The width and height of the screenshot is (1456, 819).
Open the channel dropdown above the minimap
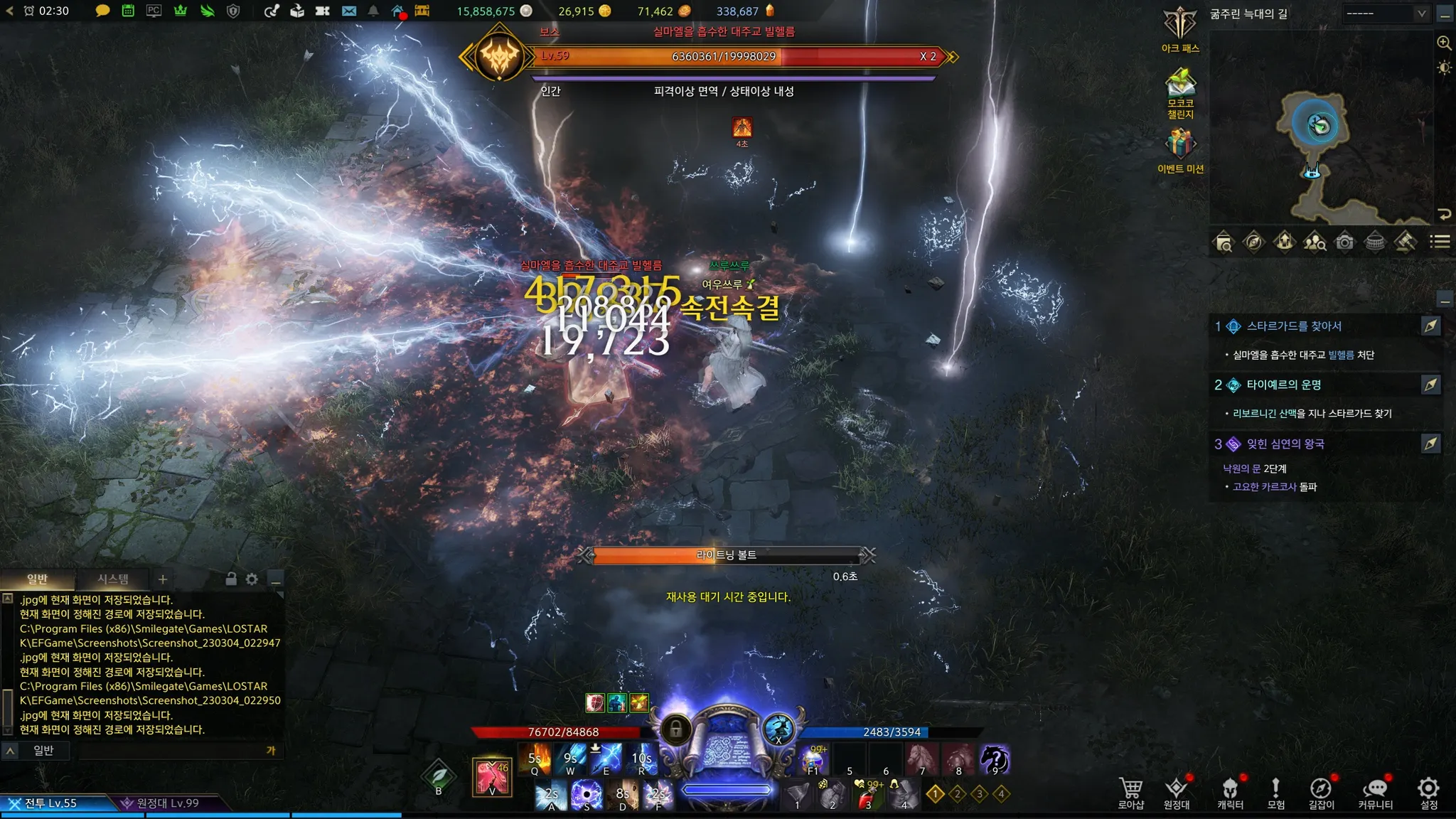coord(1386,14)
